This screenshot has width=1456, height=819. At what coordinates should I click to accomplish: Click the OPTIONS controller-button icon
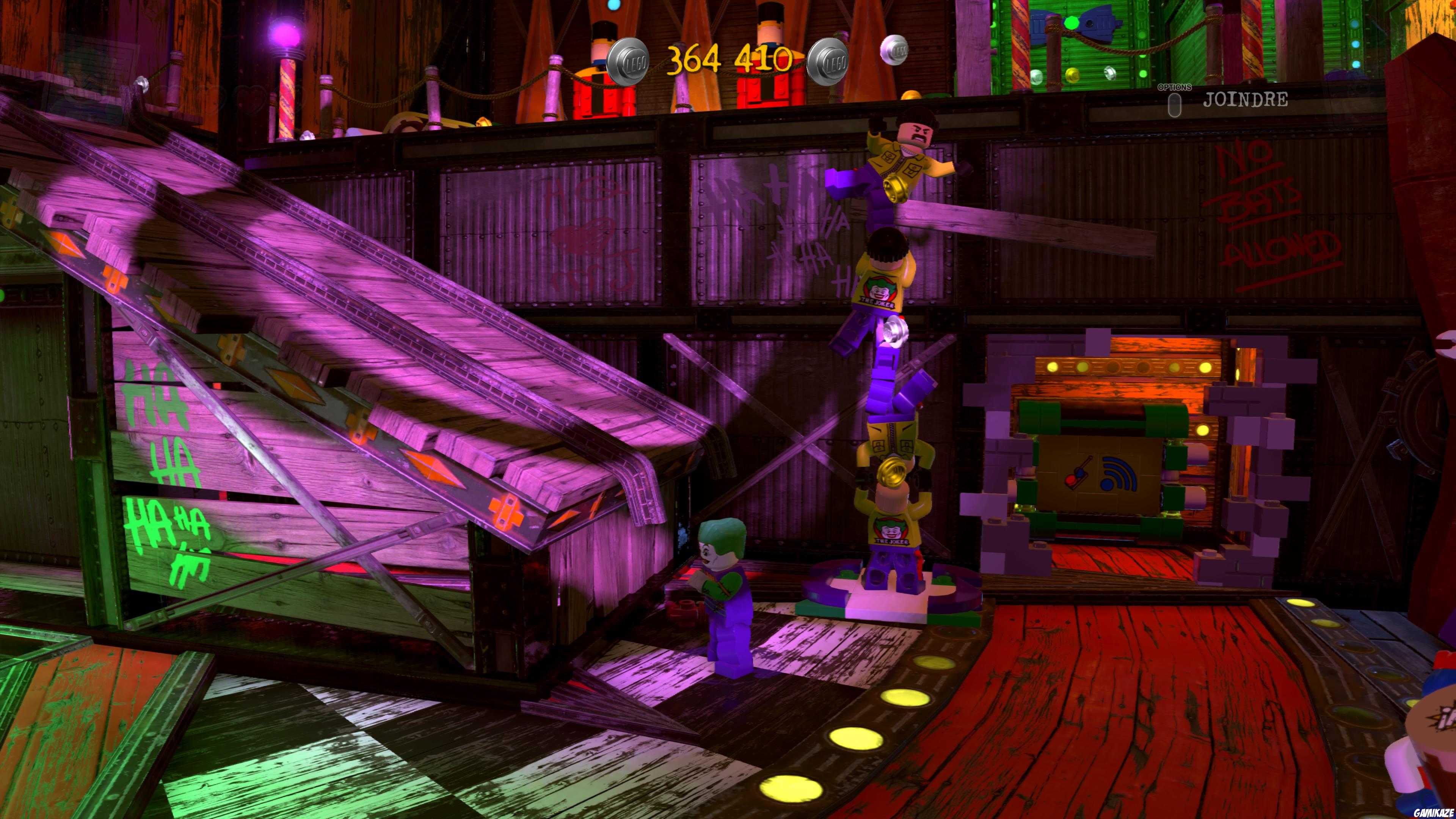(x=1175, y=106)
